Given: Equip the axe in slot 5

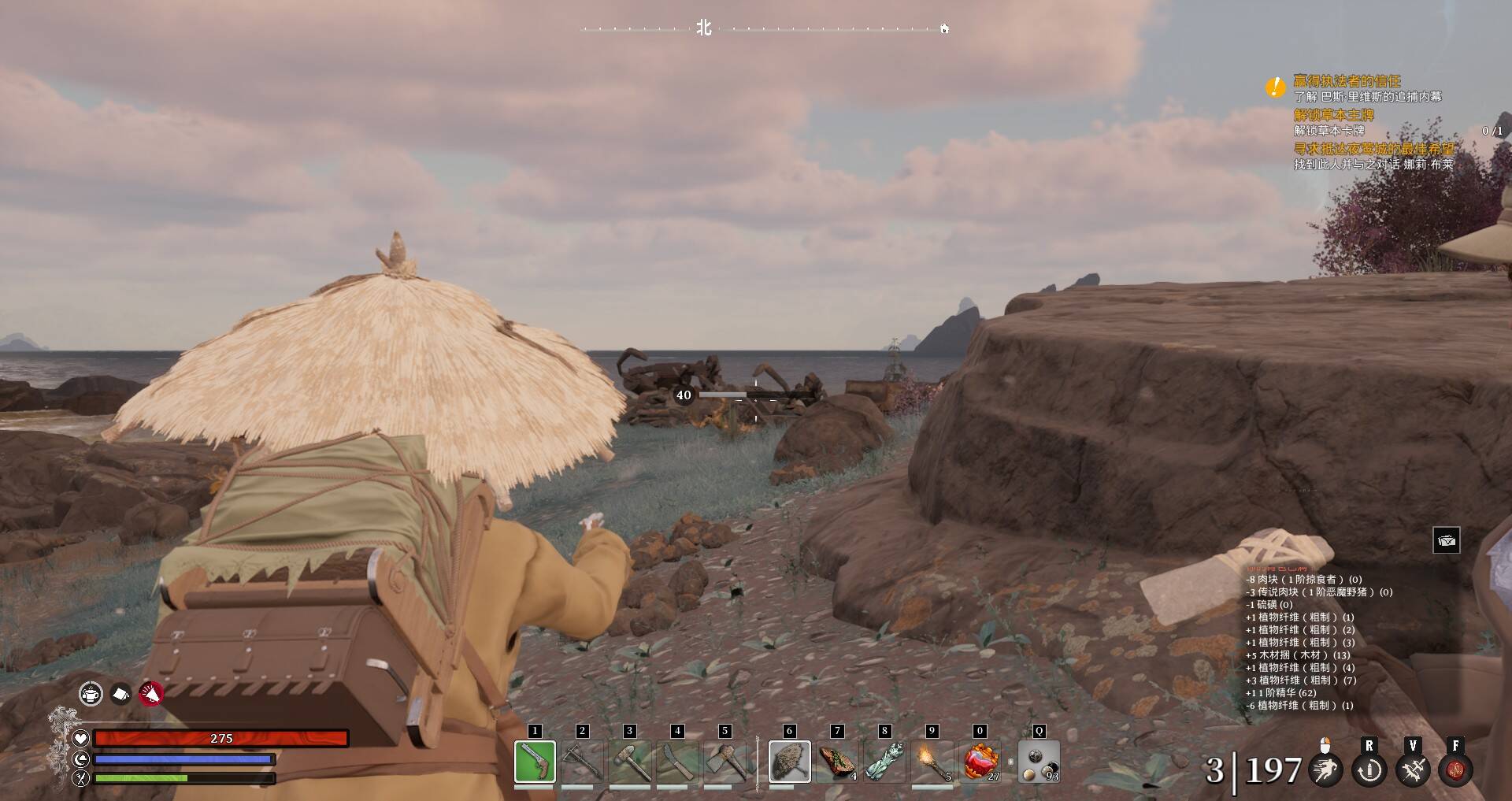Looking at the screenshot, I should 724,762.
